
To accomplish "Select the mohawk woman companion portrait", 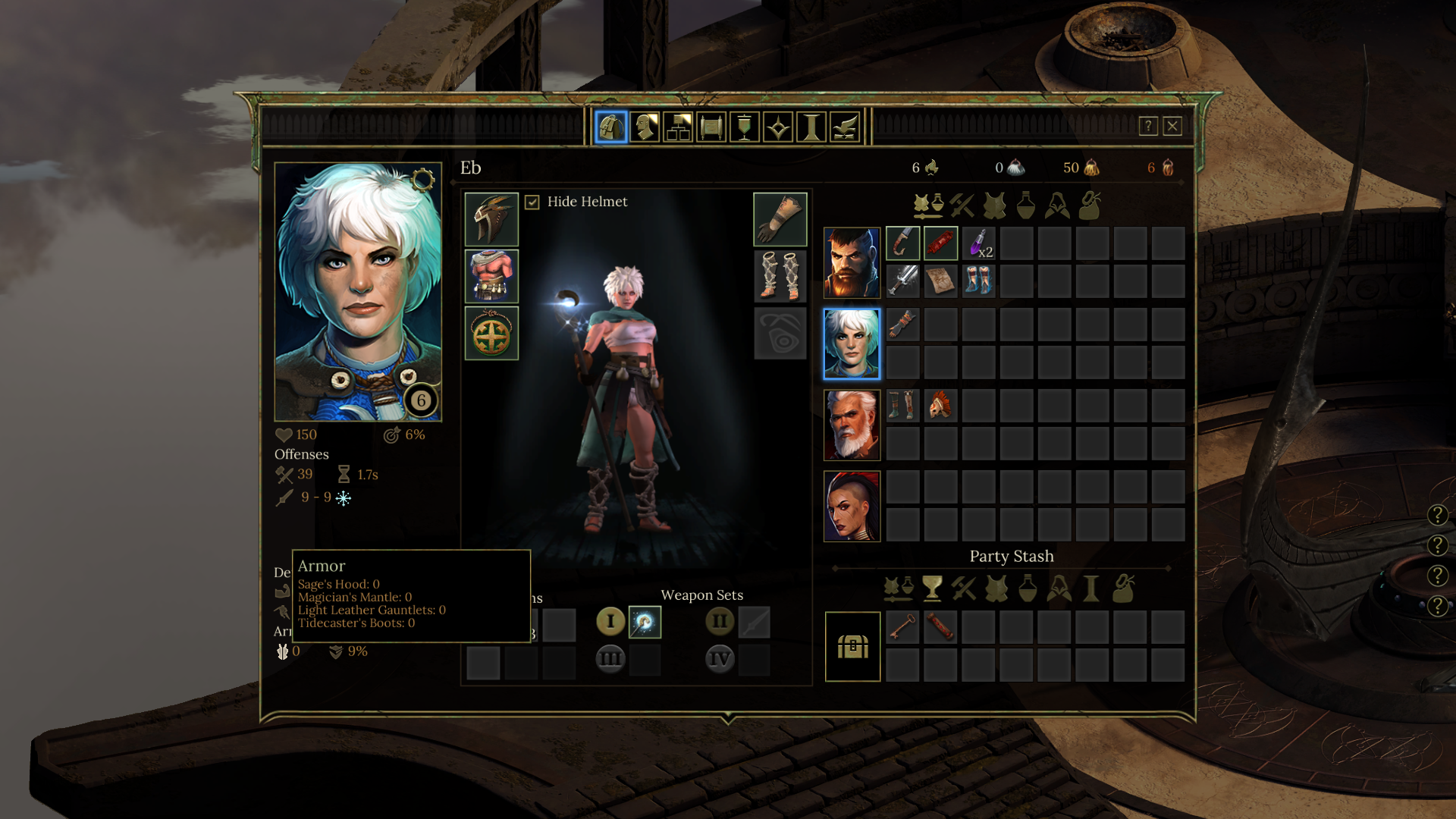I will (852, 506).
